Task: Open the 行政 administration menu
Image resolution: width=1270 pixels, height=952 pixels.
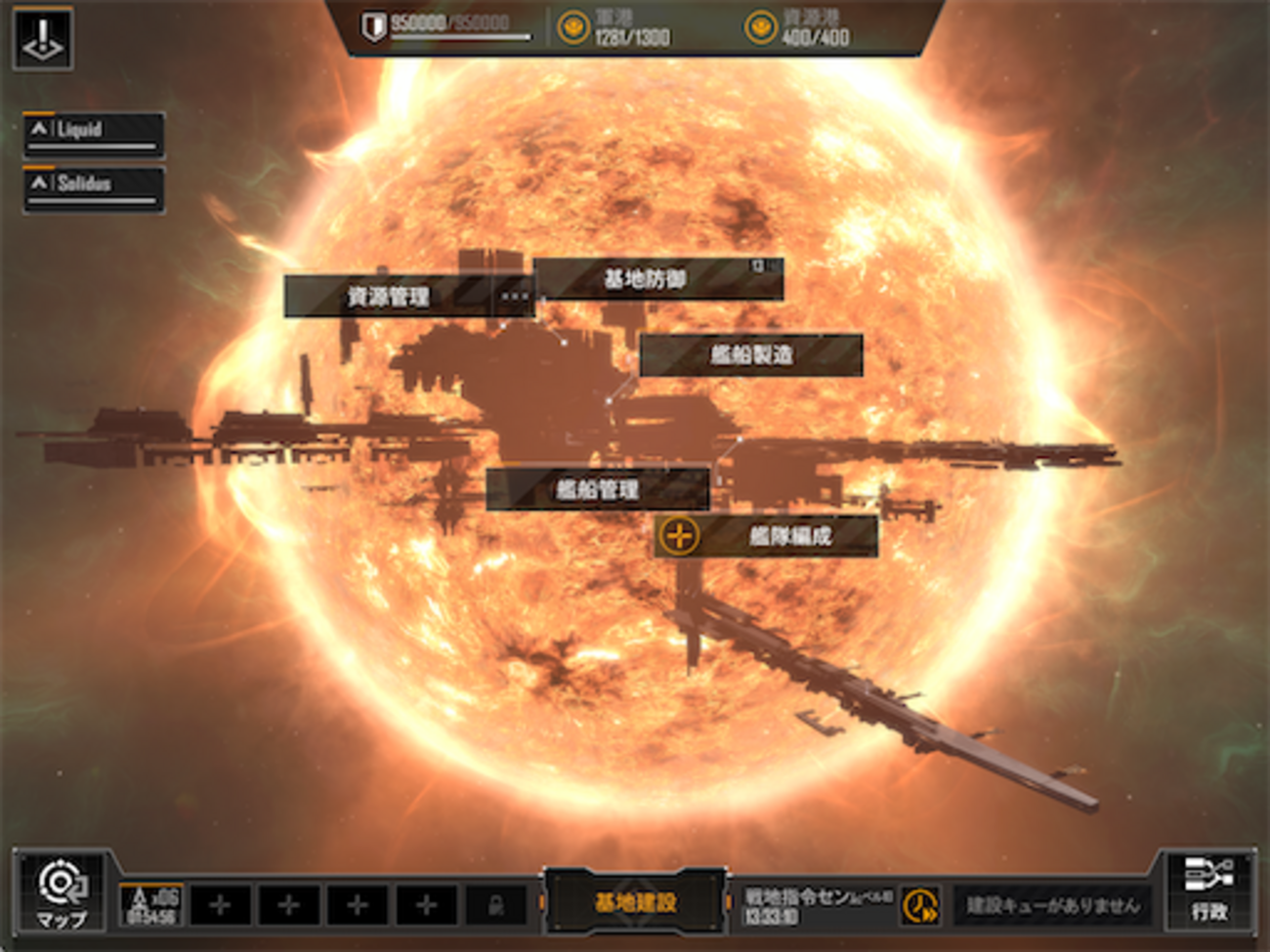Action: pos(1208,890)
